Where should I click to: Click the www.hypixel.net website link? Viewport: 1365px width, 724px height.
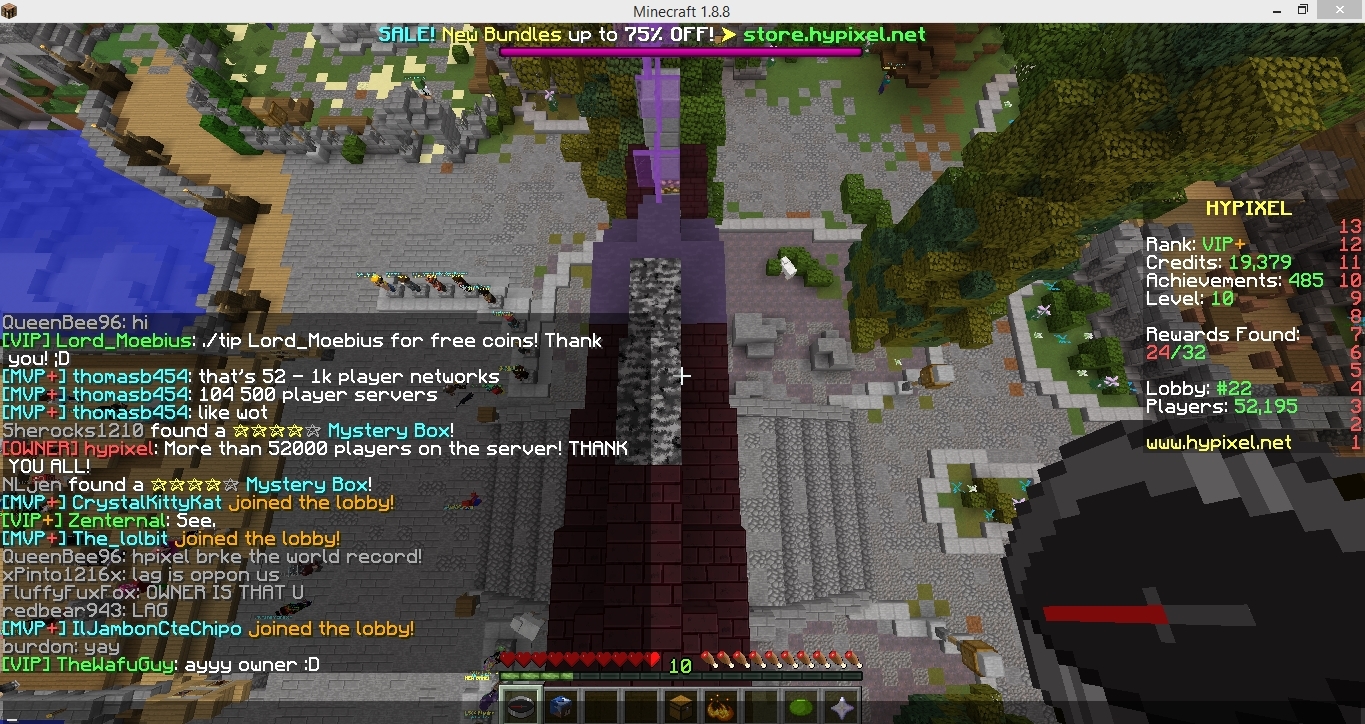[1217, 443]
